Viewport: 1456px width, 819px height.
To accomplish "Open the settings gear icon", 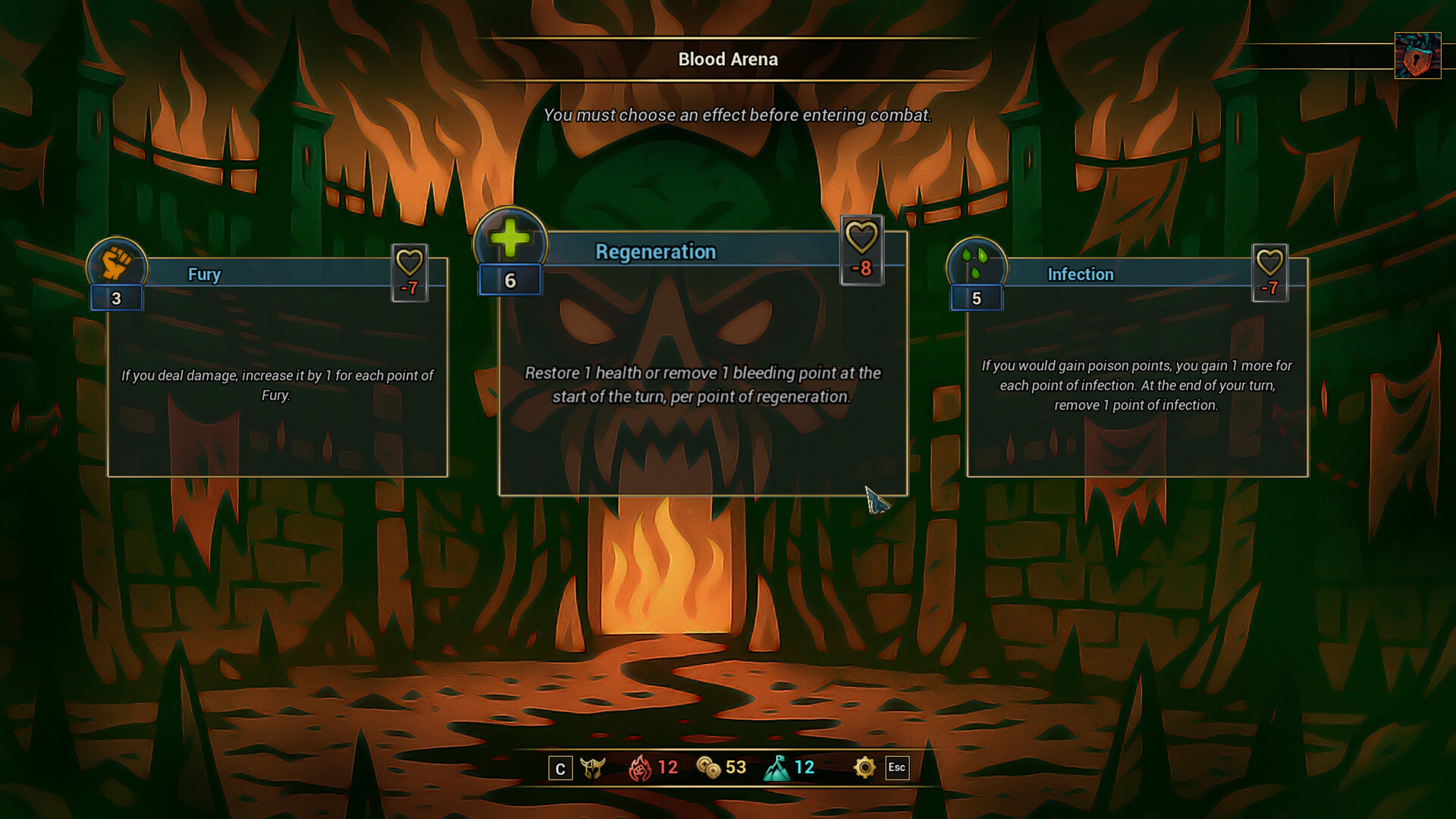I will [864, 767].
